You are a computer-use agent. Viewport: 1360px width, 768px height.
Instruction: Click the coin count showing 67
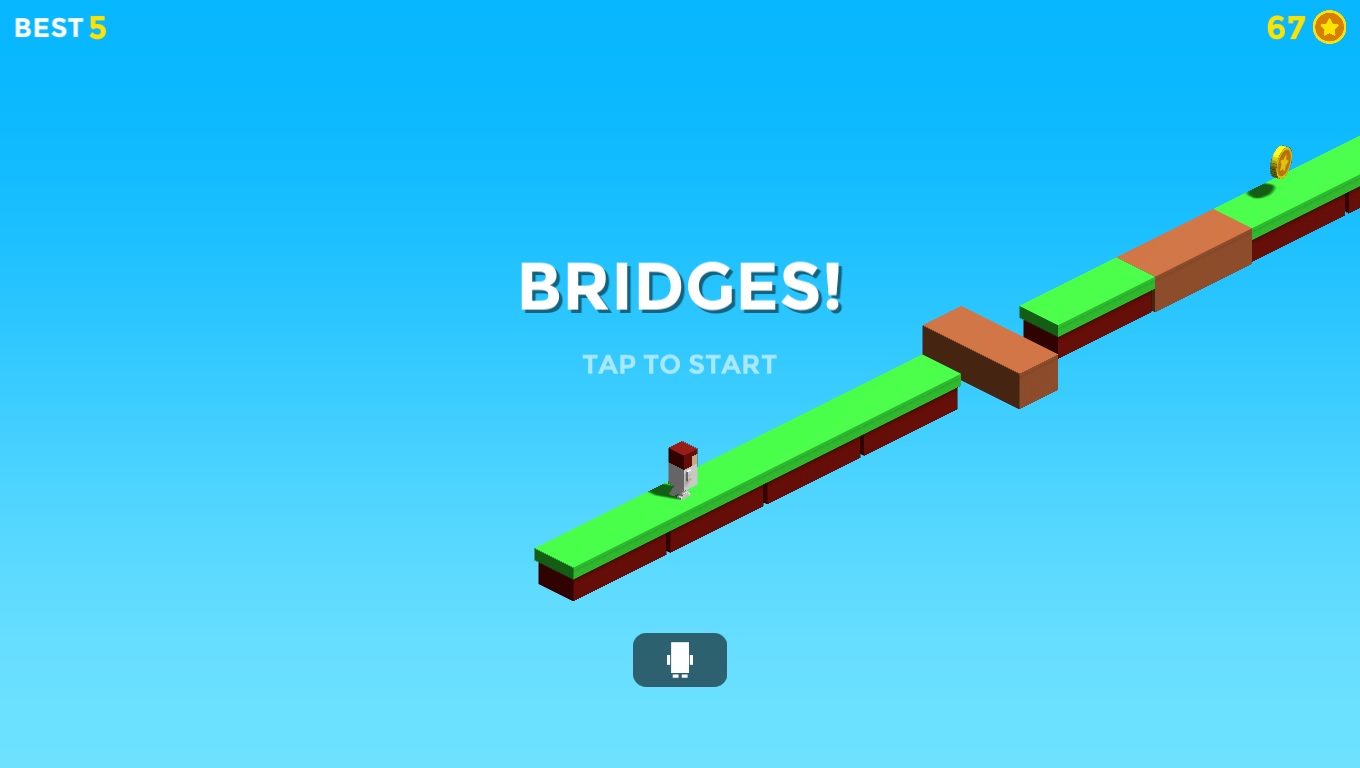coord(1286,29)
